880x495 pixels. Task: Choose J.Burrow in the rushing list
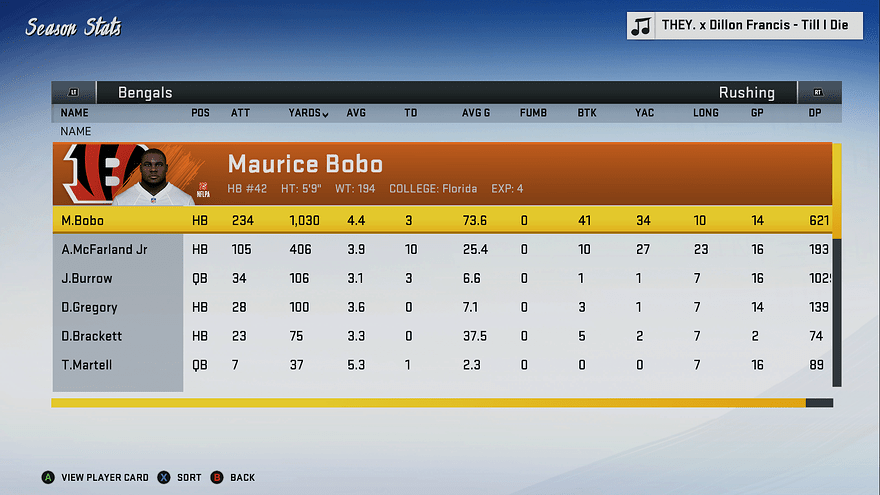440,278
